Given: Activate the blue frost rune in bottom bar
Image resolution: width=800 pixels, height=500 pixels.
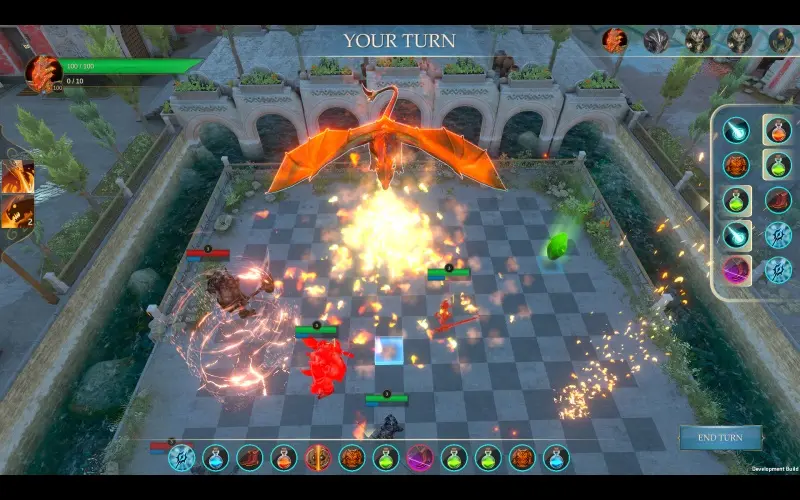Looking at the screenshot, I should click(x=182, y=458).
